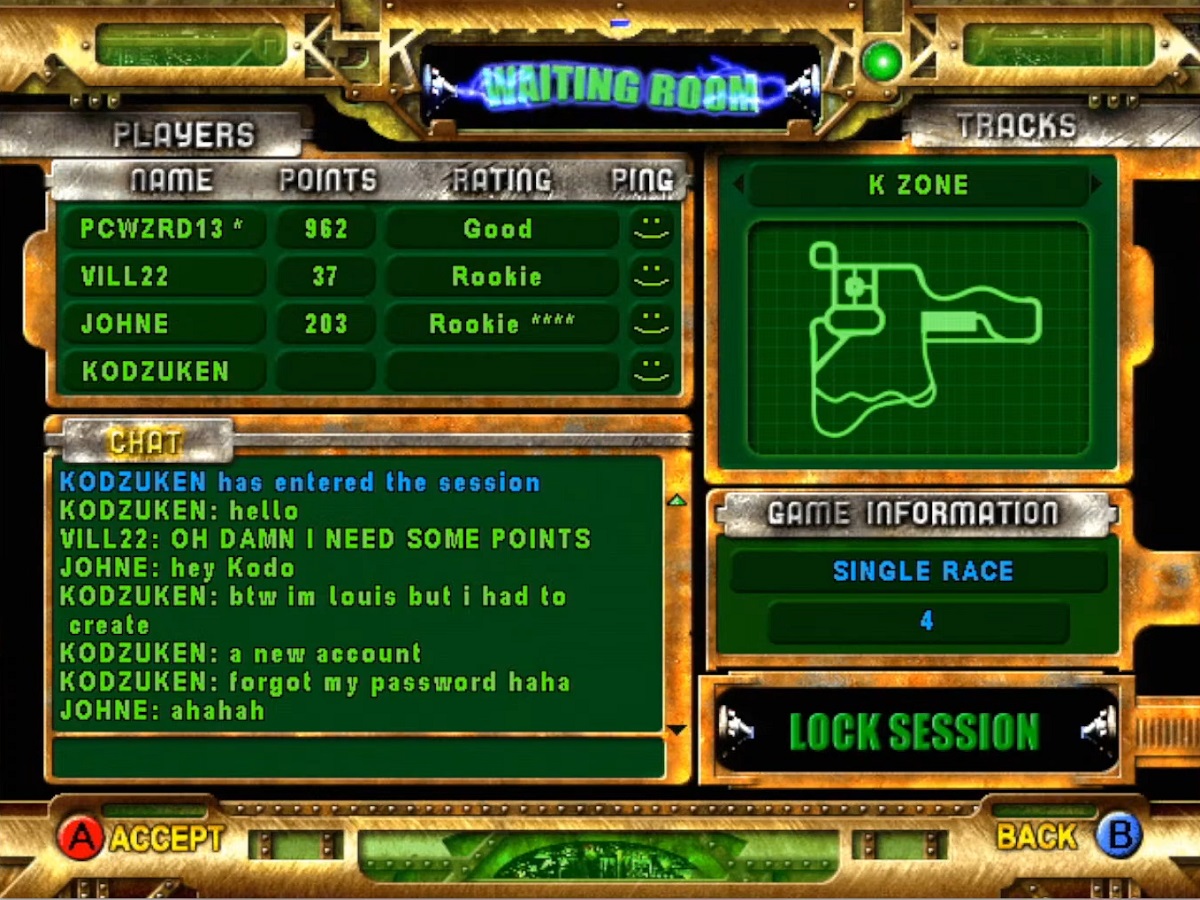Click the chat message input box
This screenshot has width=1200, height=900.
(x=358, y=757)
